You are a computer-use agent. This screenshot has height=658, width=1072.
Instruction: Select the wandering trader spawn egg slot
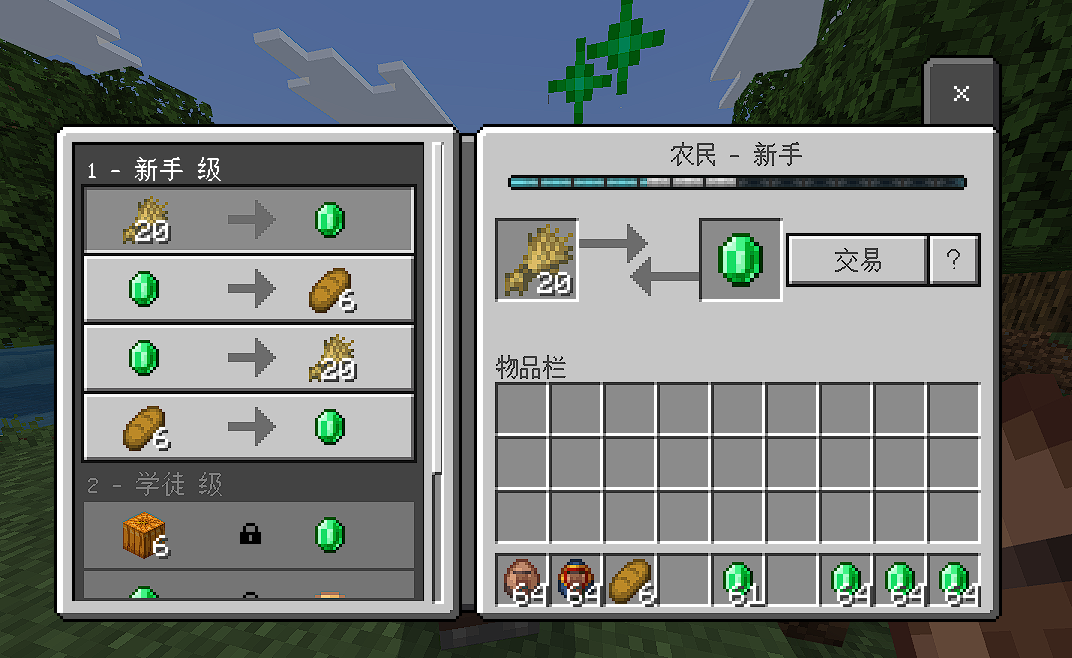[x=577, y=580]
